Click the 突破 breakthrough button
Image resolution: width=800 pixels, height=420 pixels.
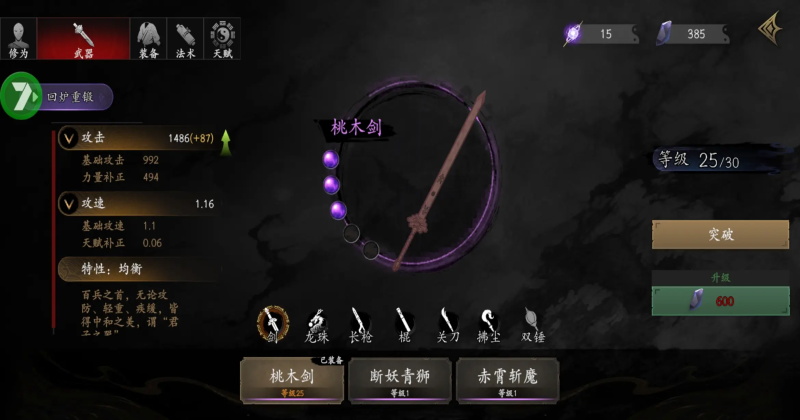click(720, 235)
